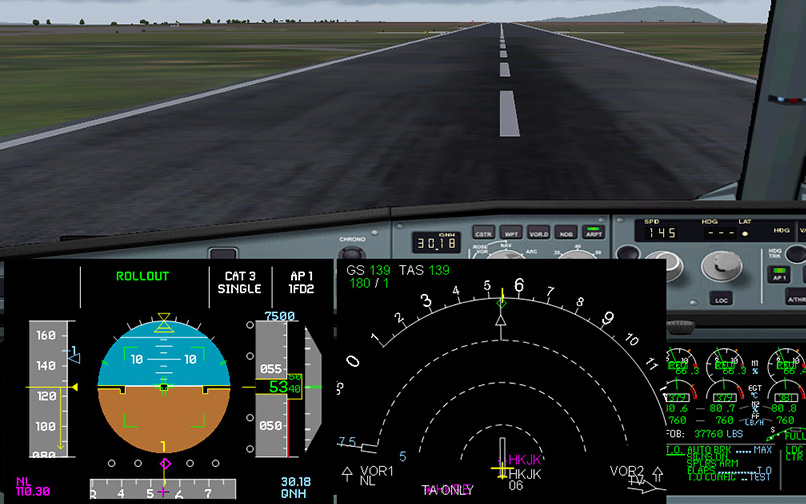Toggle the lit ARPT airport button
Image resolution: width=806 pixels, height=504 pixels.
pyautogui.click(x=593, y=233)
